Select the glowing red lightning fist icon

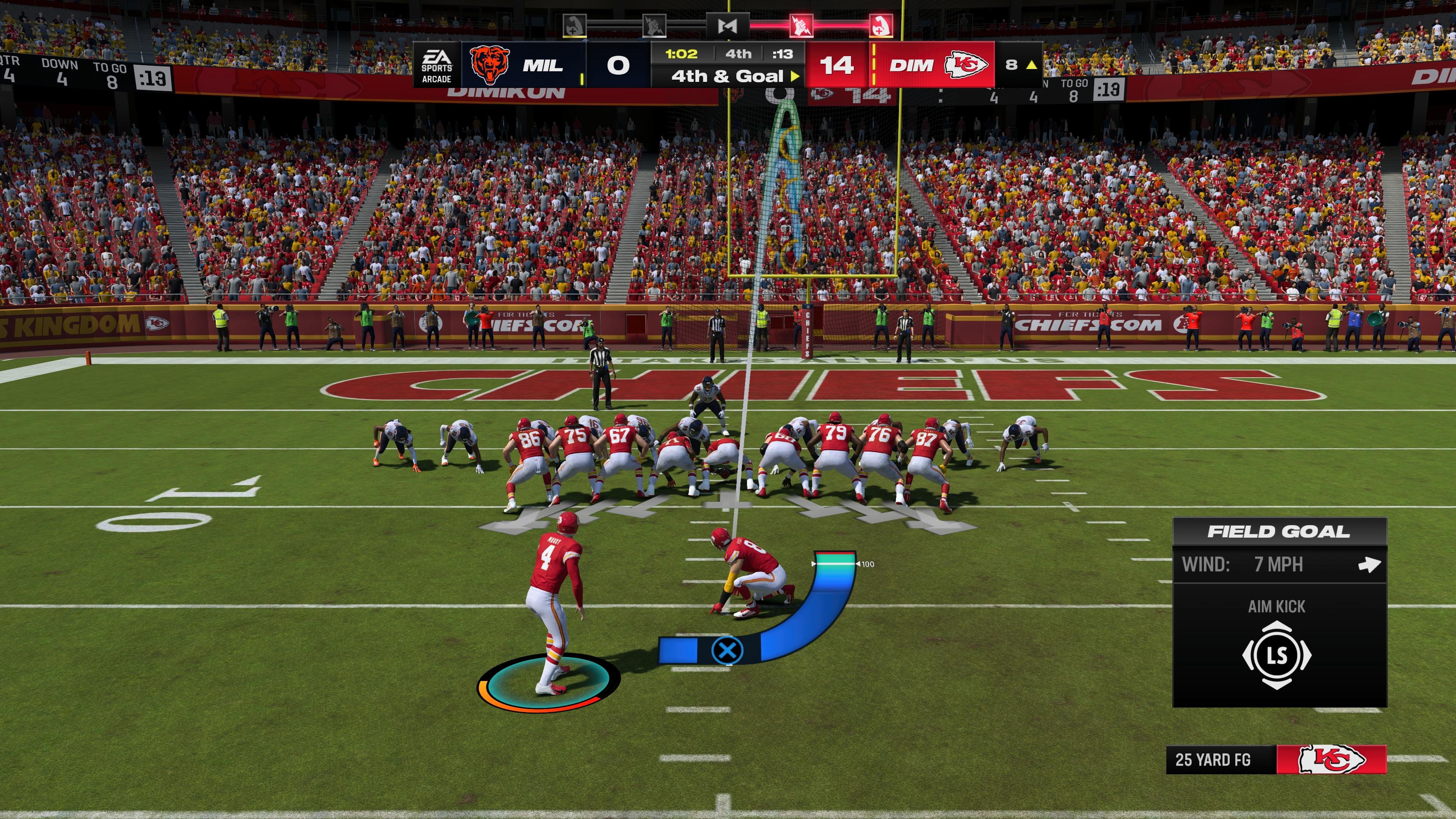[802, 25]
